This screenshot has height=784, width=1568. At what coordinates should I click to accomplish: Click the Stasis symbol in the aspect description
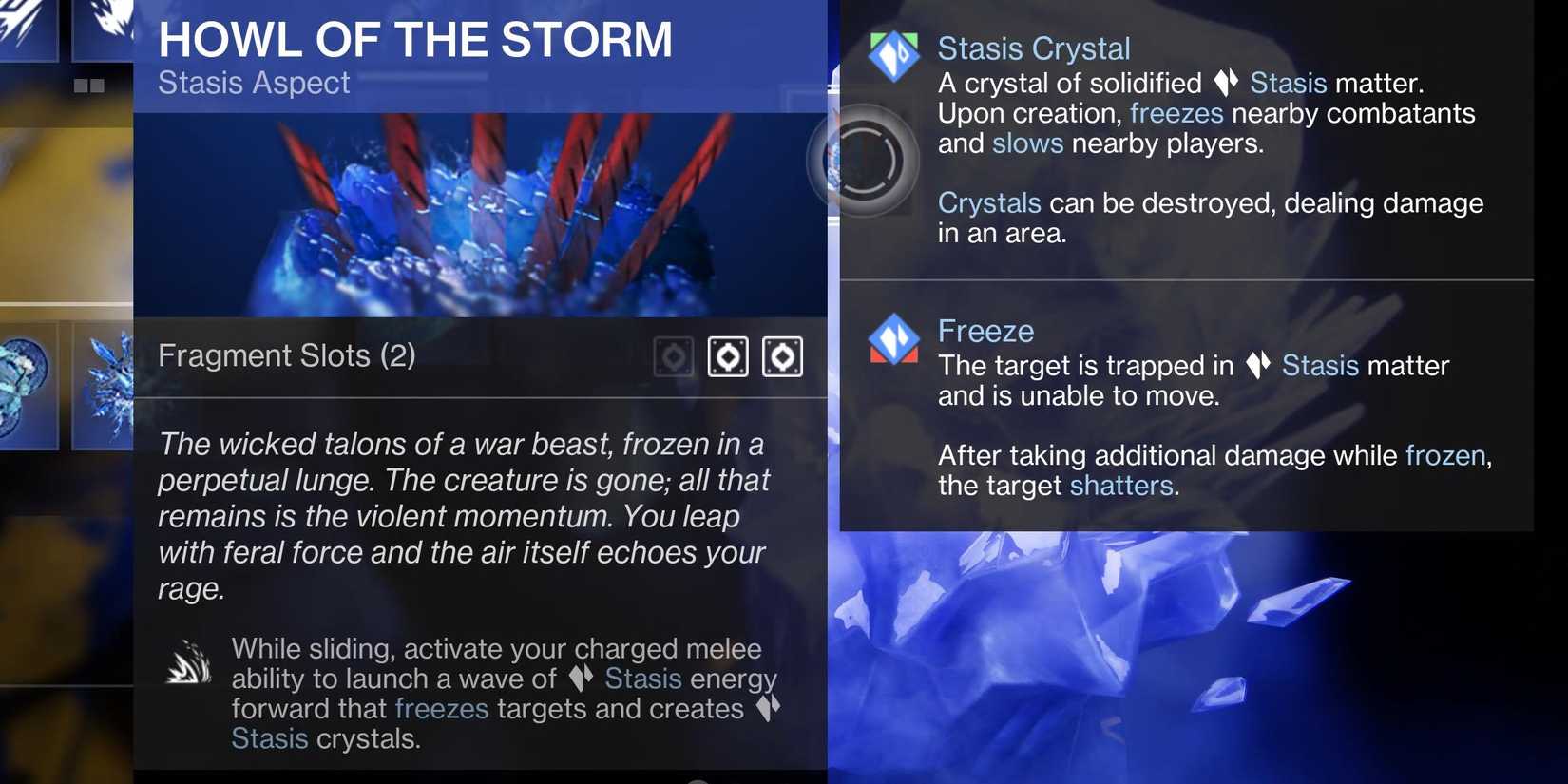(x=583, y=679)
